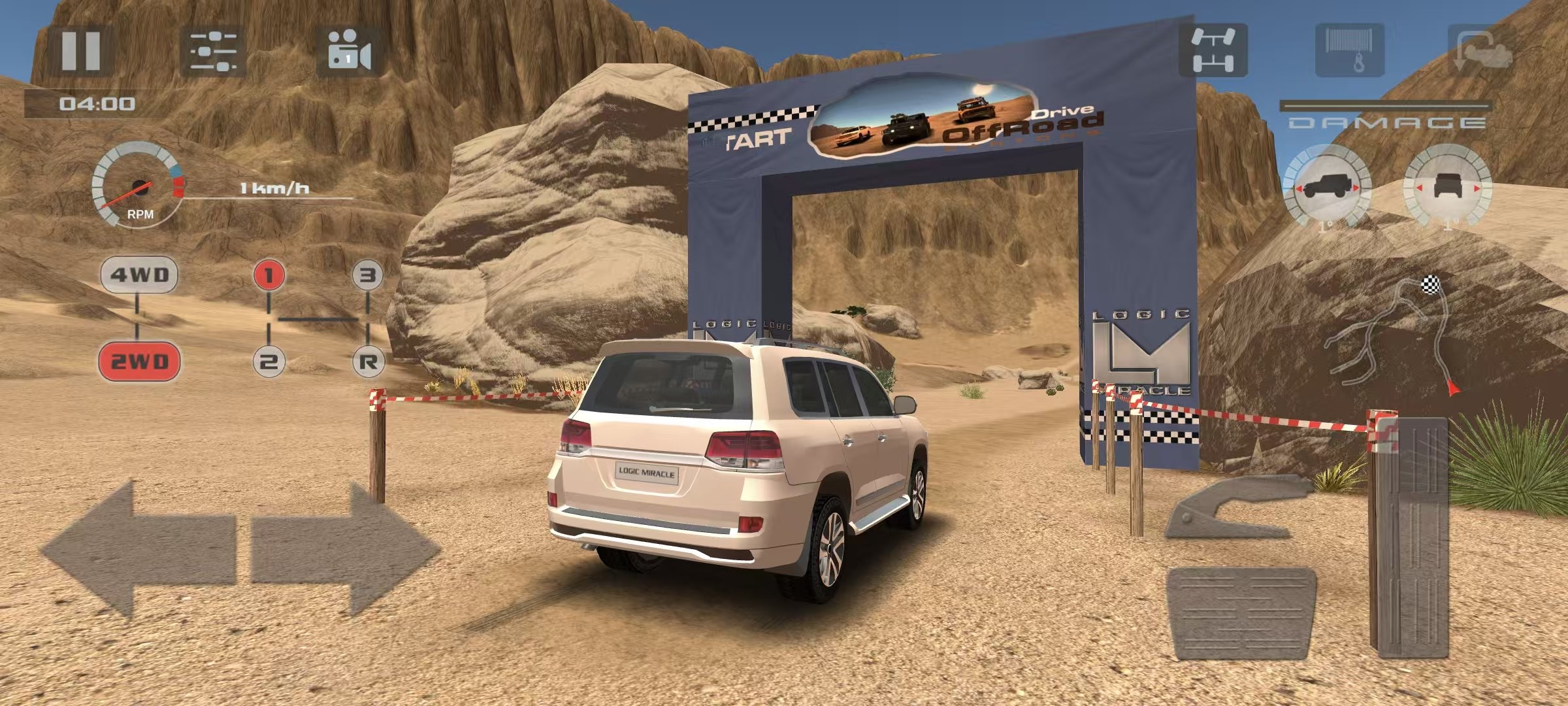The width and height of the screenshot is (1568, 706).
Task: Shift into first gear
Action: tap(269, 275)
